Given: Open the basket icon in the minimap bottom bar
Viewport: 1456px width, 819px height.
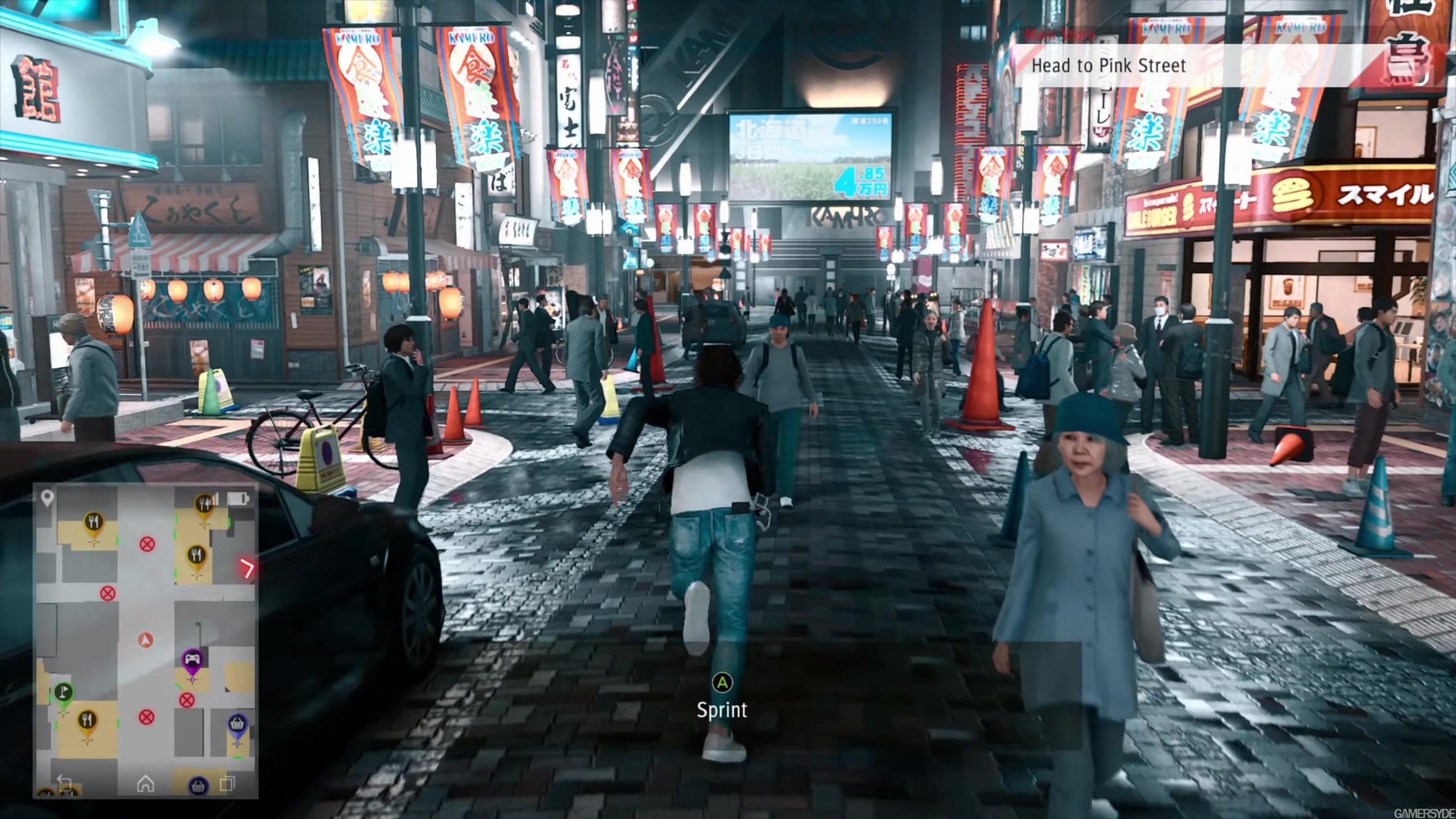Looking at the screenshot, I should click(198, 785).
